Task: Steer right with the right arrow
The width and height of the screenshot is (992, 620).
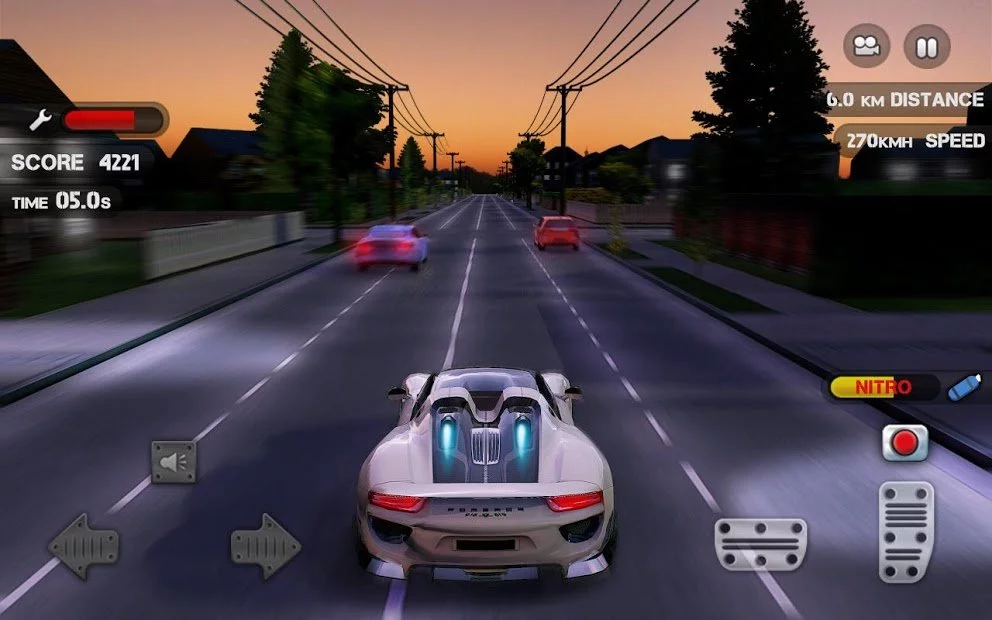Action: [265, 546]
